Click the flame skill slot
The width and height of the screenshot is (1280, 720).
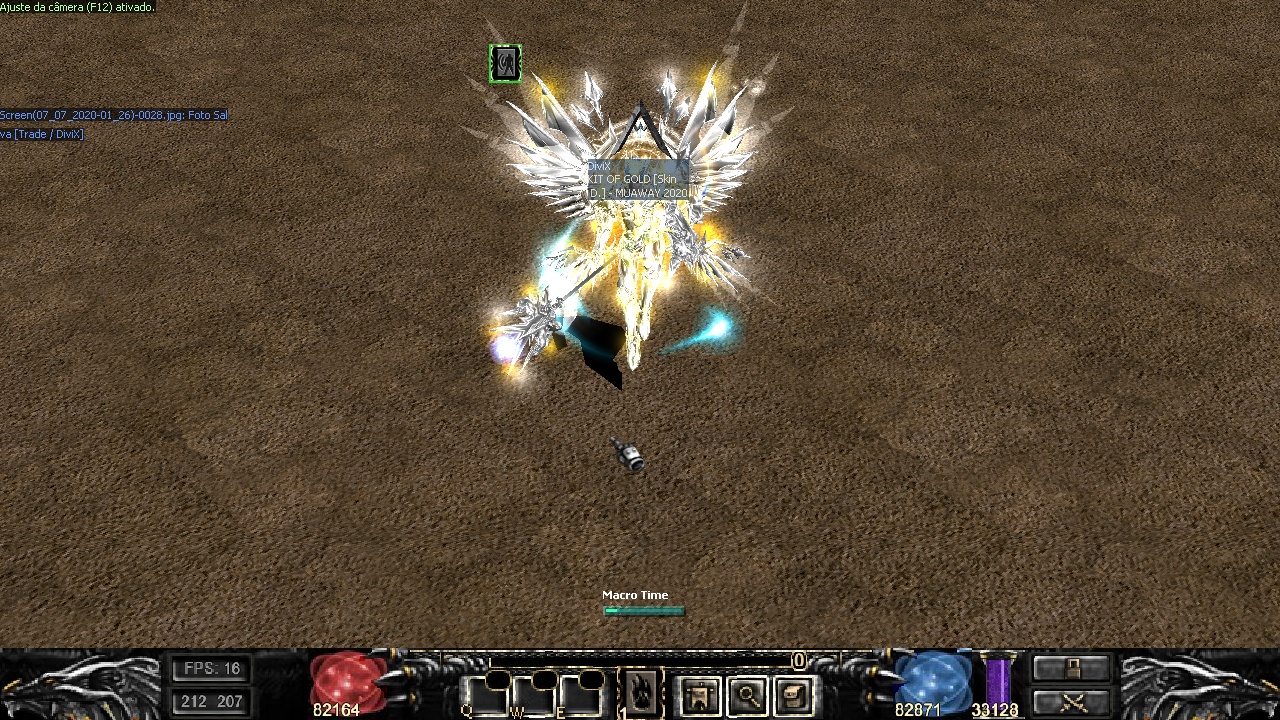(641, 692)
